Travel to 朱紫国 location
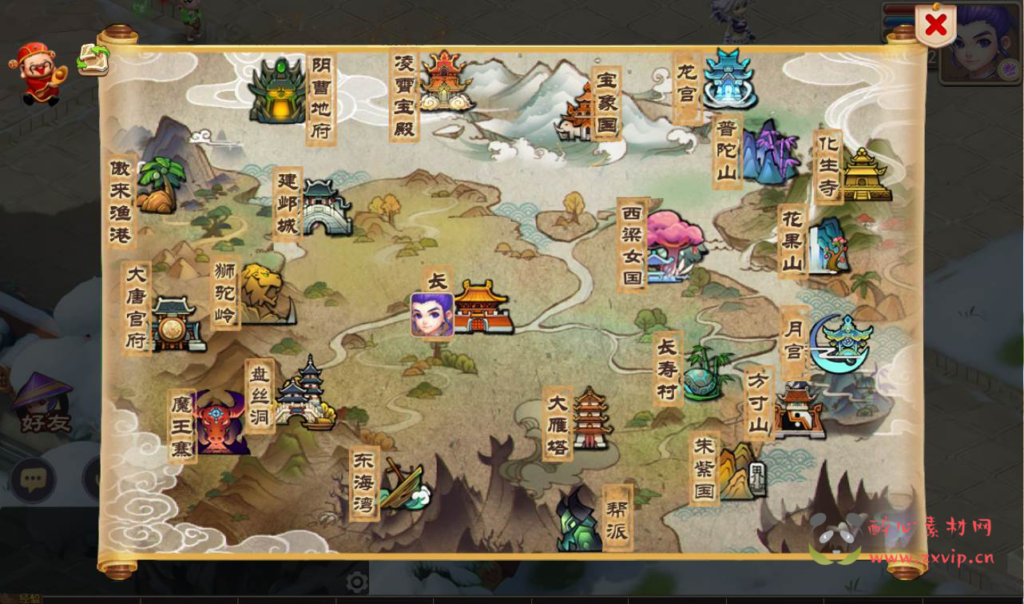The height and width of the screenshot is (604, 1024). point(741,470)
